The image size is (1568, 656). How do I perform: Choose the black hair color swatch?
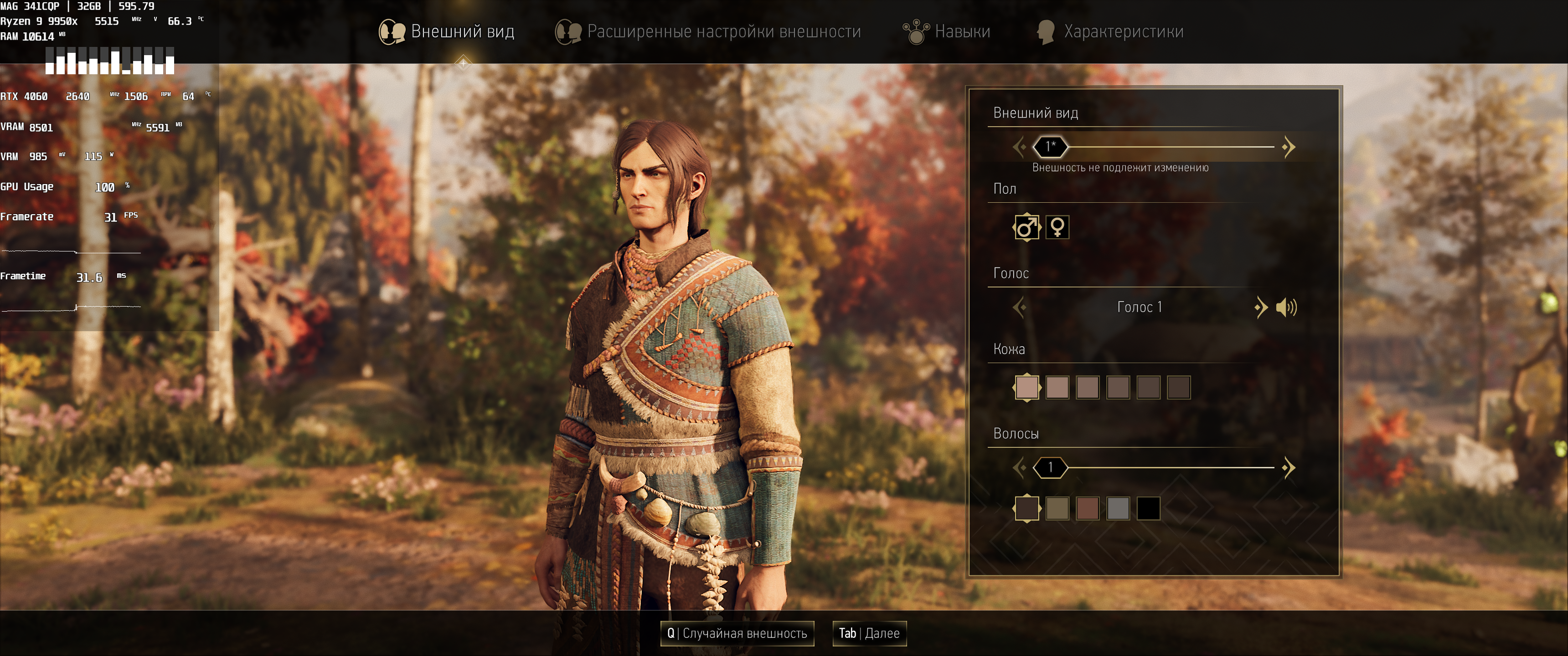pyautogui.click(x=1149, y=509)
